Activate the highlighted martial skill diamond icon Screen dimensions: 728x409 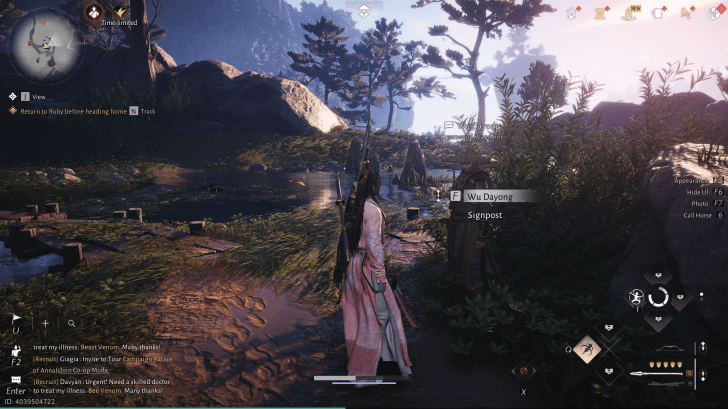[587, 349]
